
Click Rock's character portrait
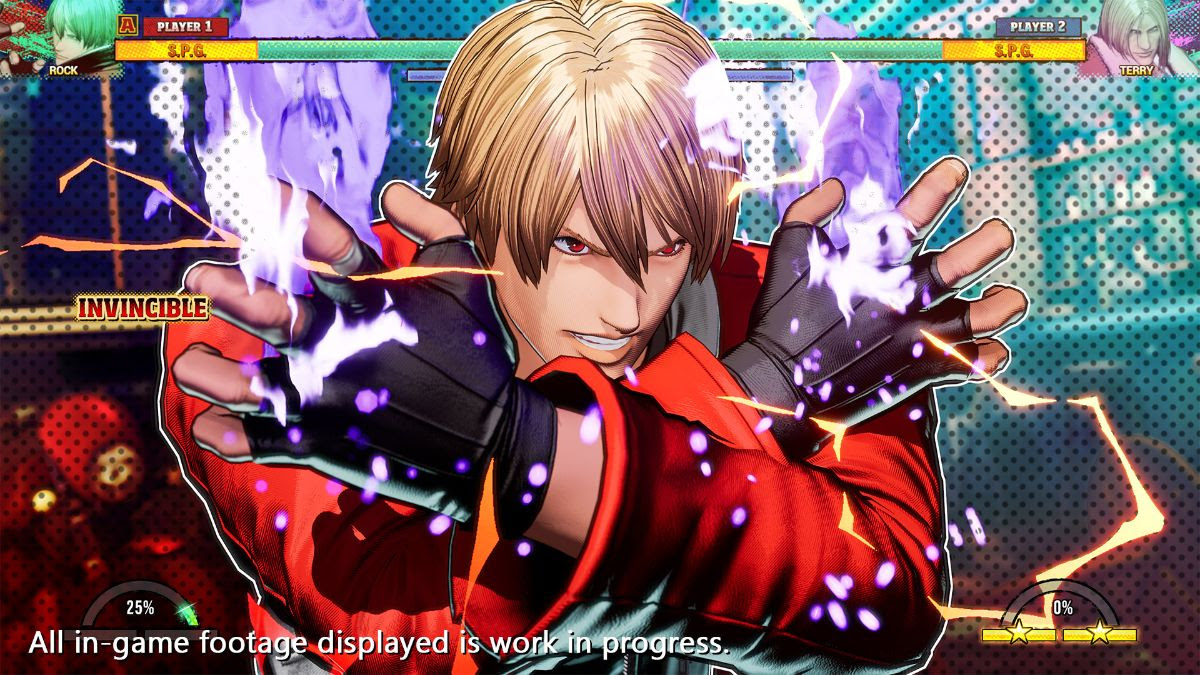pos(62,37)
